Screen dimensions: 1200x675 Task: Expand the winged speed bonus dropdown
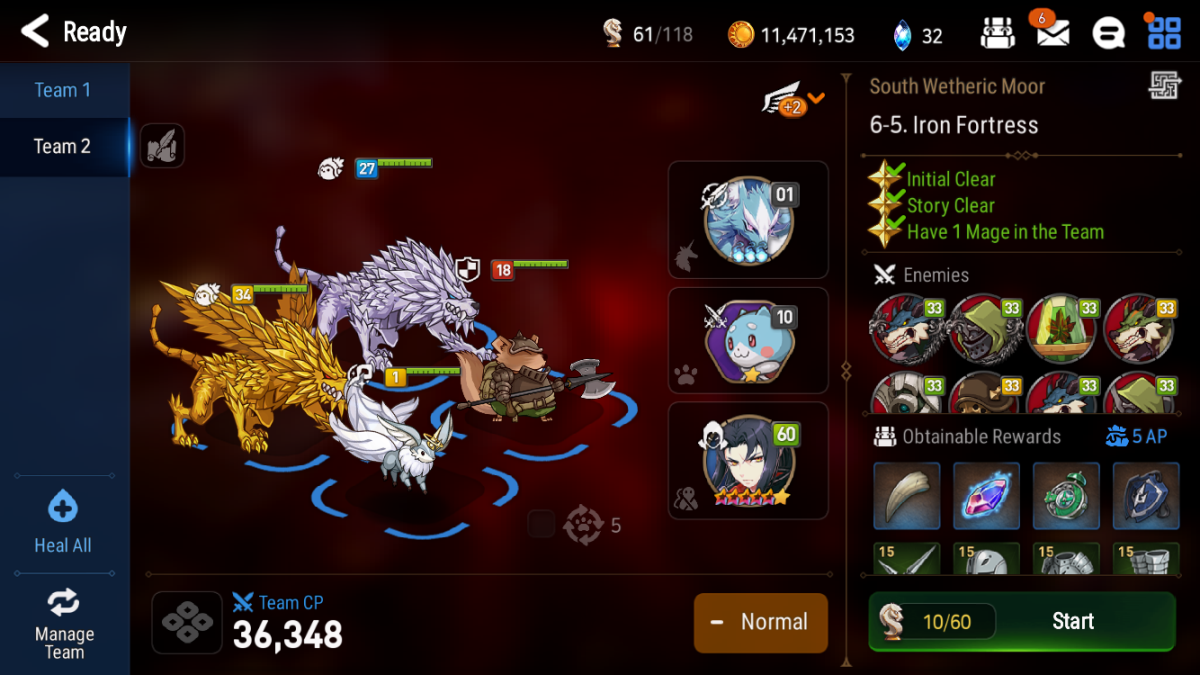coord(795,100)
